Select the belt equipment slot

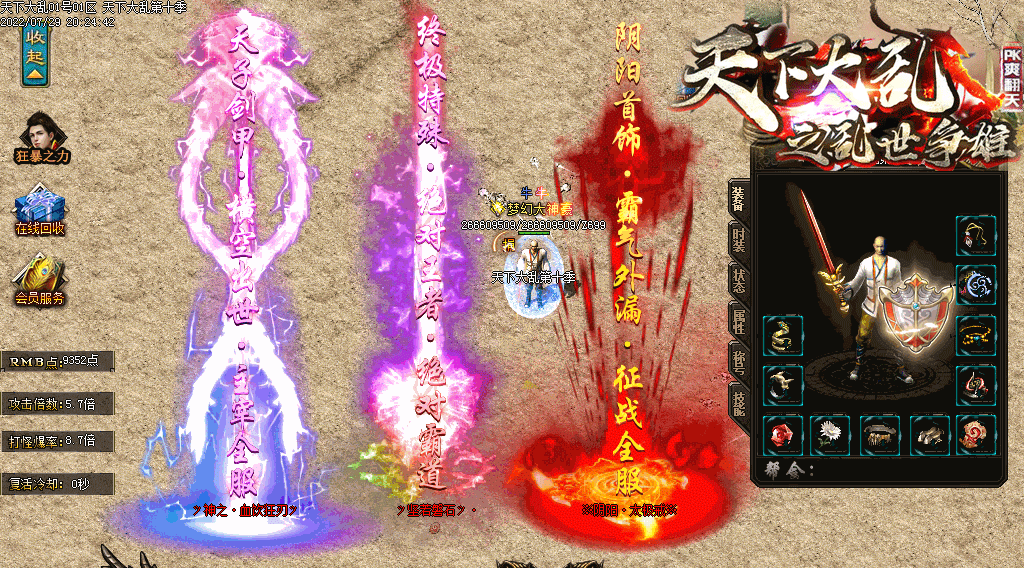tap(880, 434)
